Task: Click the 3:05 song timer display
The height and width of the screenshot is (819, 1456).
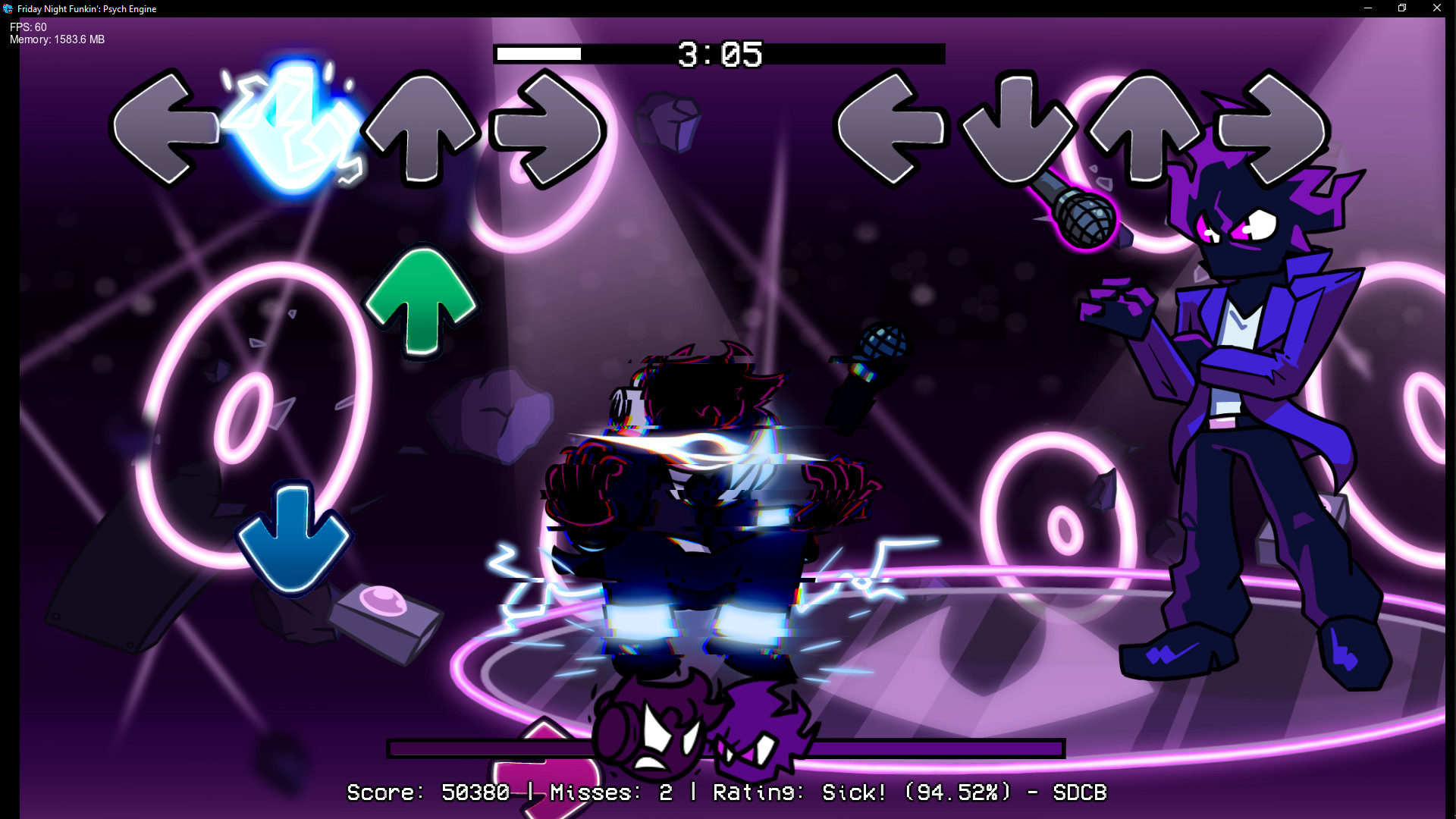Action: coord(719,53)
